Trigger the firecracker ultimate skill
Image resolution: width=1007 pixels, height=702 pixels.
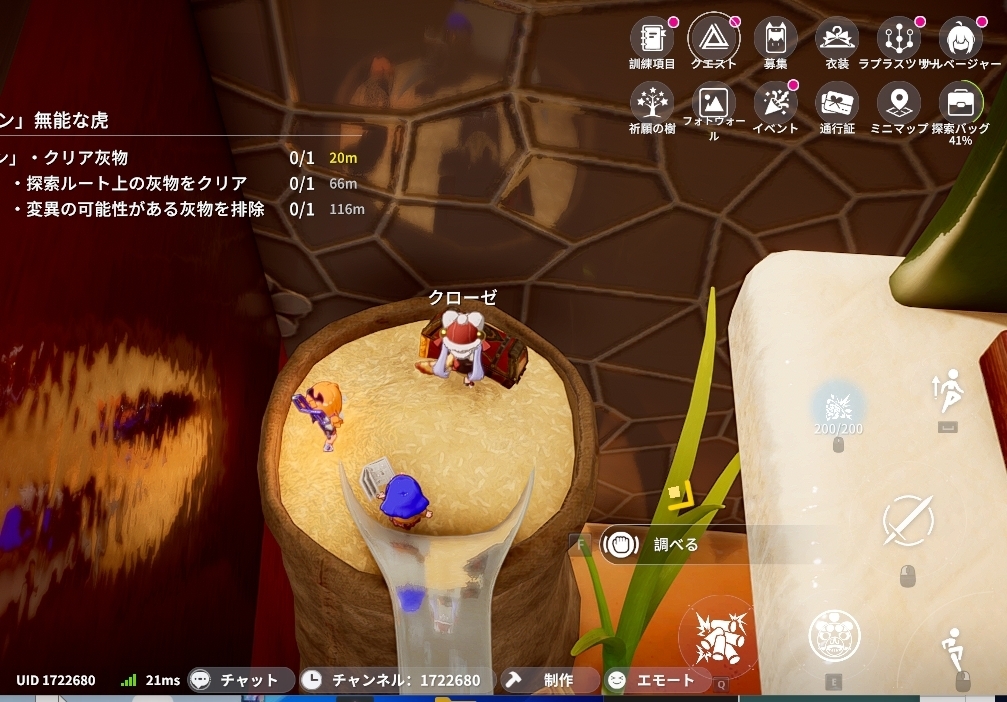pyautogui.click(x=716, y=637)
